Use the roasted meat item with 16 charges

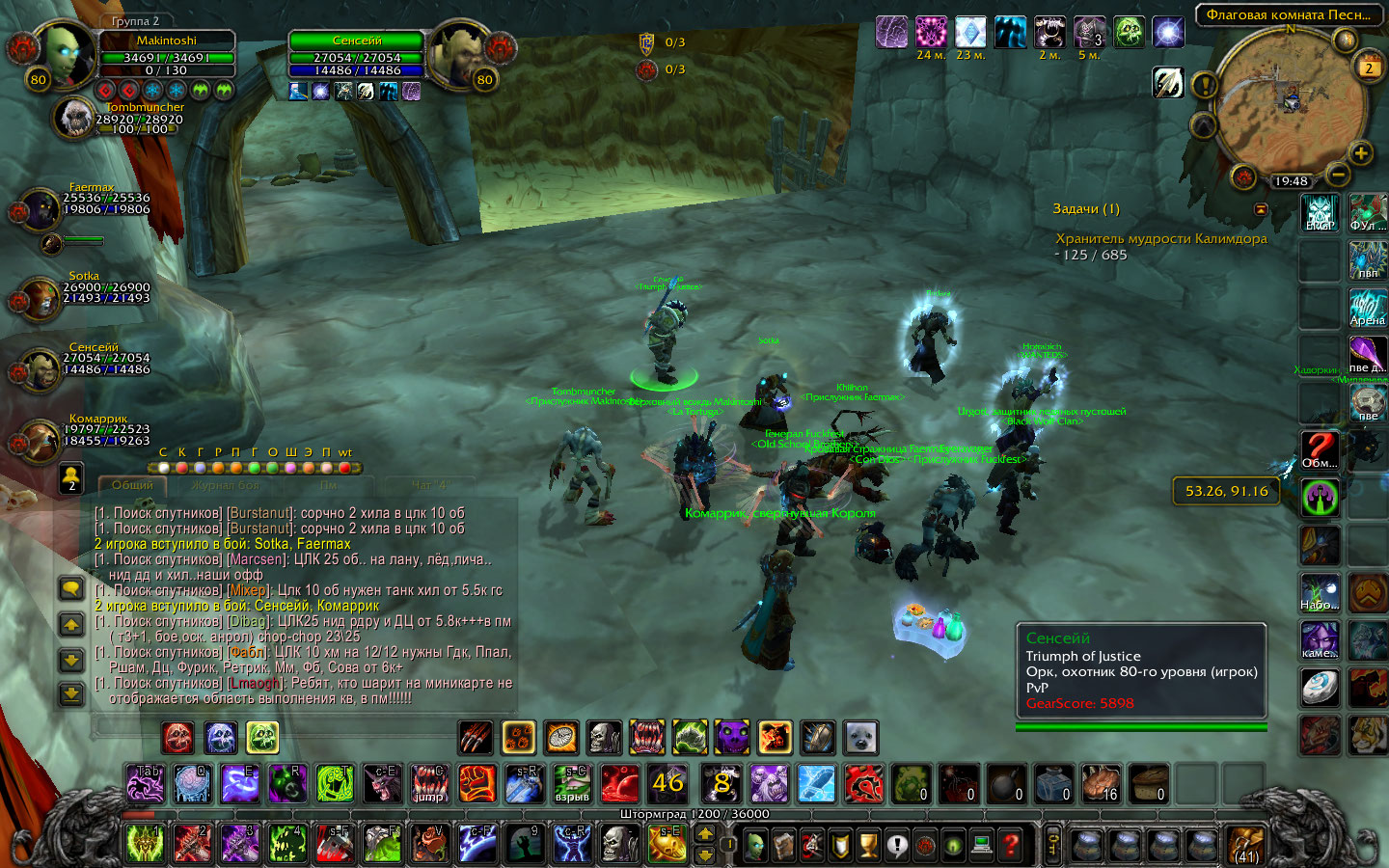click(1100, 783)
